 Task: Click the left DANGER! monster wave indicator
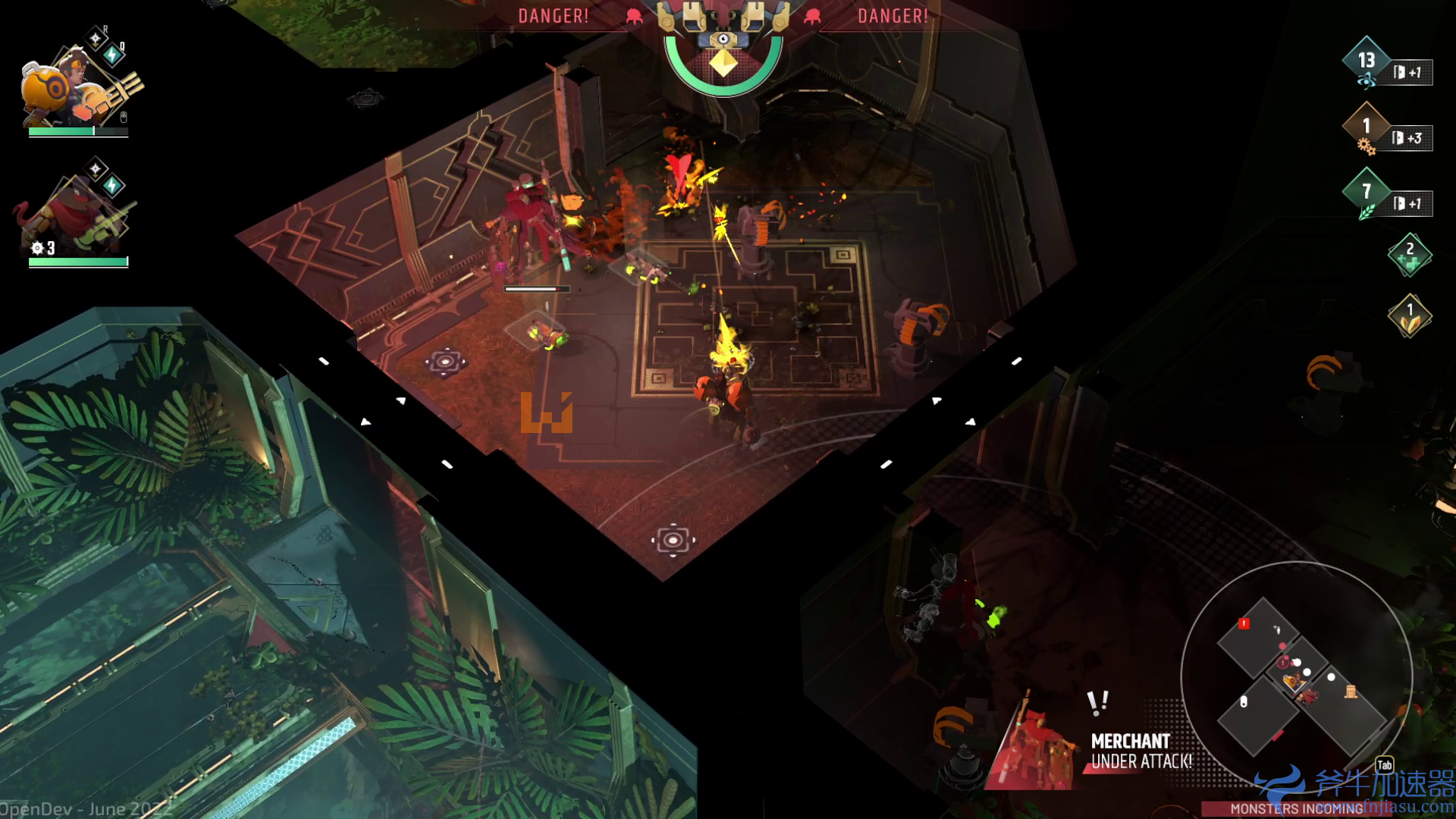tap(553, 15)
